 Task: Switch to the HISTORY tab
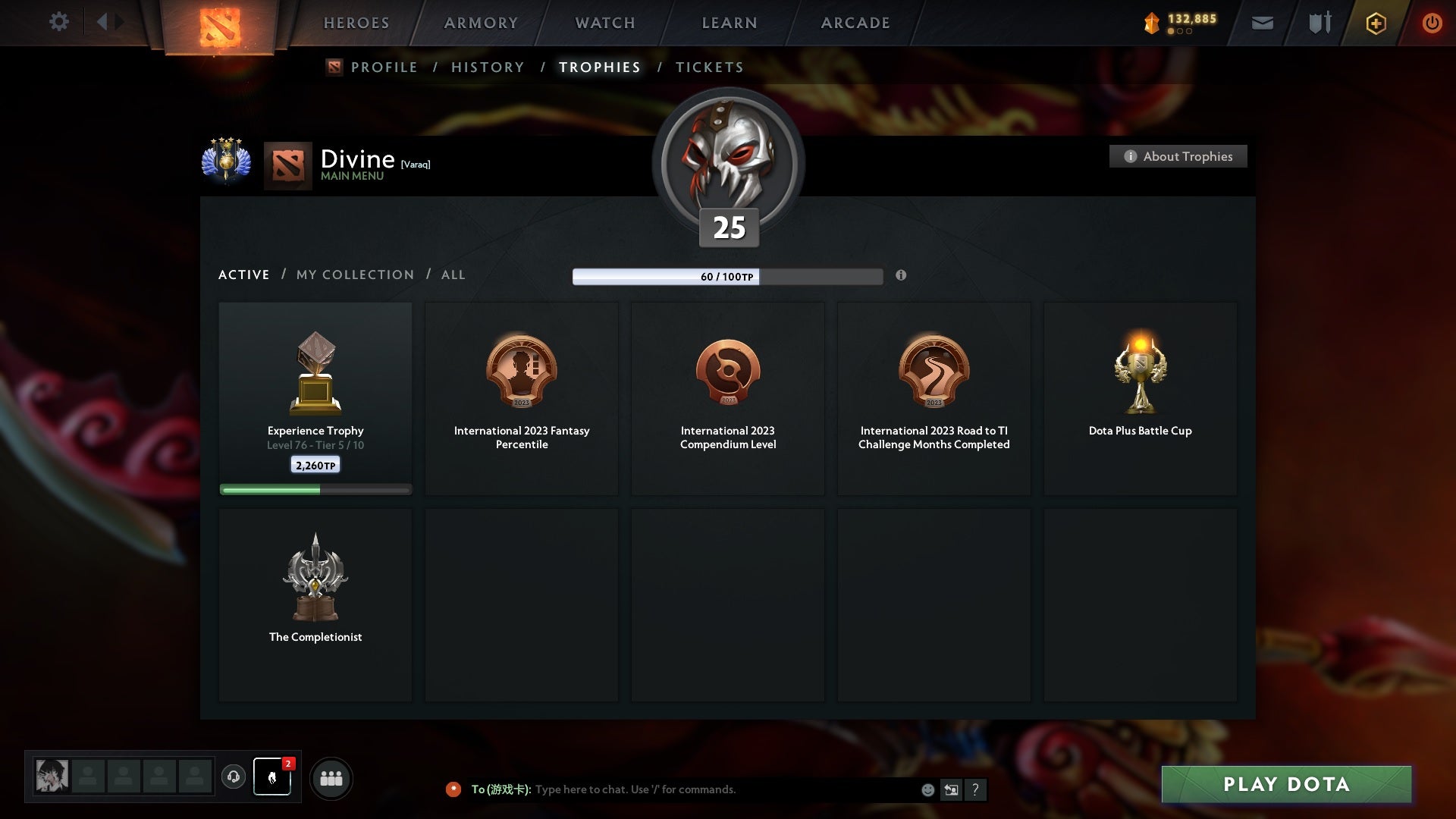[x=487, y=67]
